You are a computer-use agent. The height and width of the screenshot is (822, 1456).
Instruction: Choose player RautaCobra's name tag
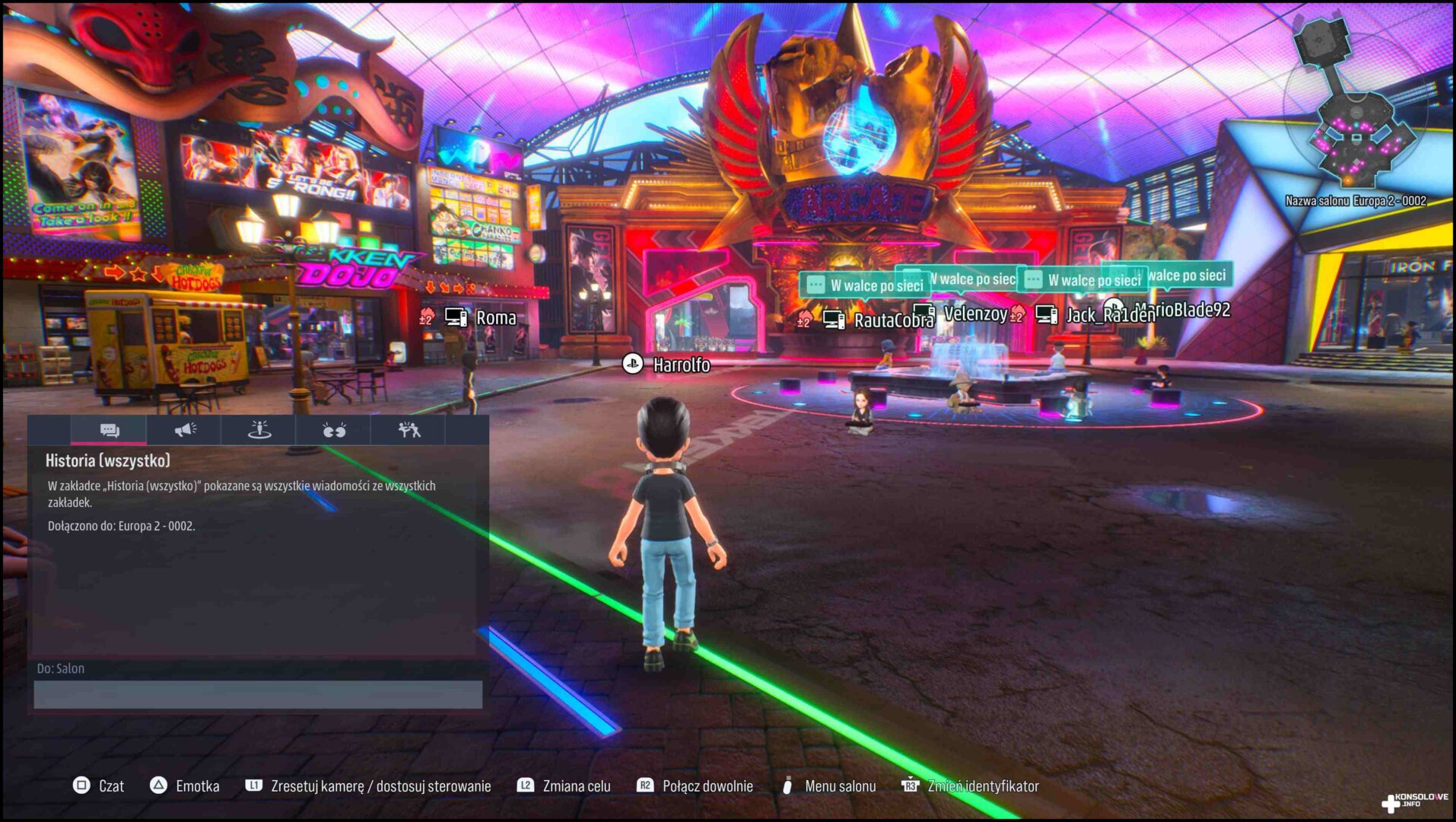(x=893, y=321)
